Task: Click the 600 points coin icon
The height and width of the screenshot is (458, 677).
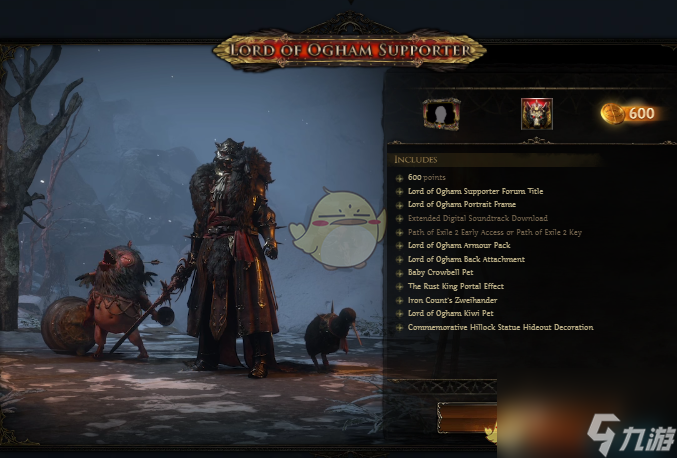Action: click(x=612, y=114)
